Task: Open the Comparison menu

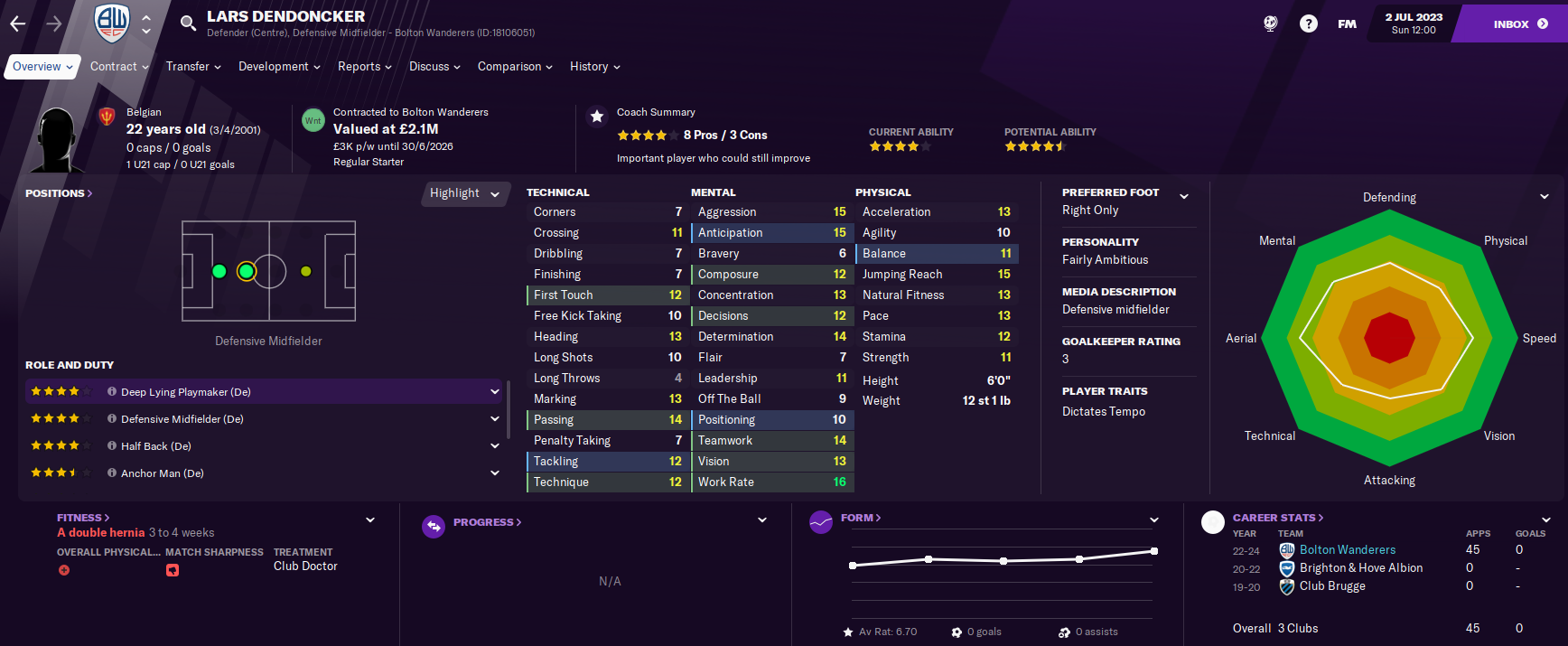Action: [x=514, y=67]
